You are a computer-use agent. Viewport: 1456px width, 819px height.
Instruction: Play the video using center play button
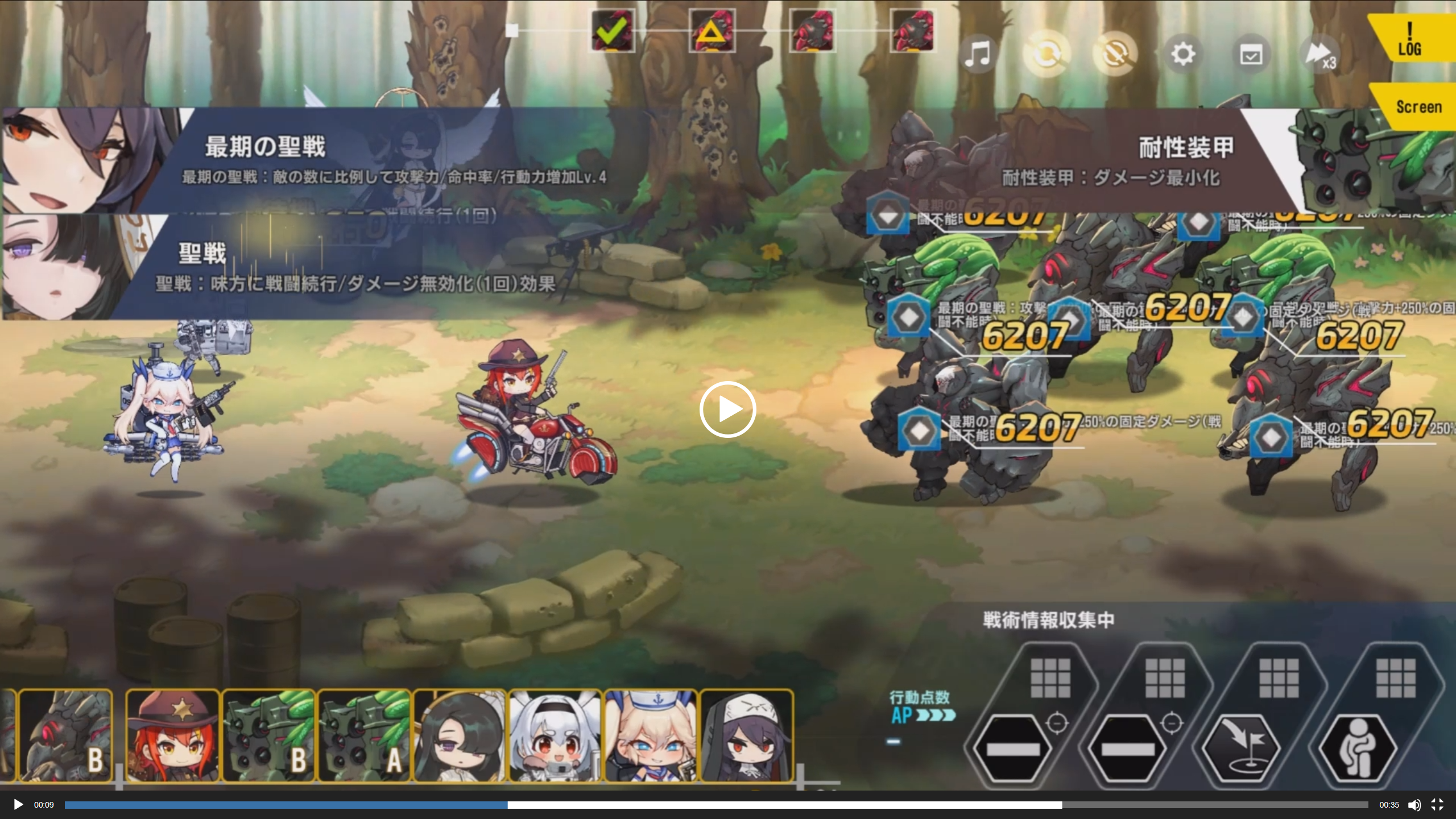(x=727, y=409)
